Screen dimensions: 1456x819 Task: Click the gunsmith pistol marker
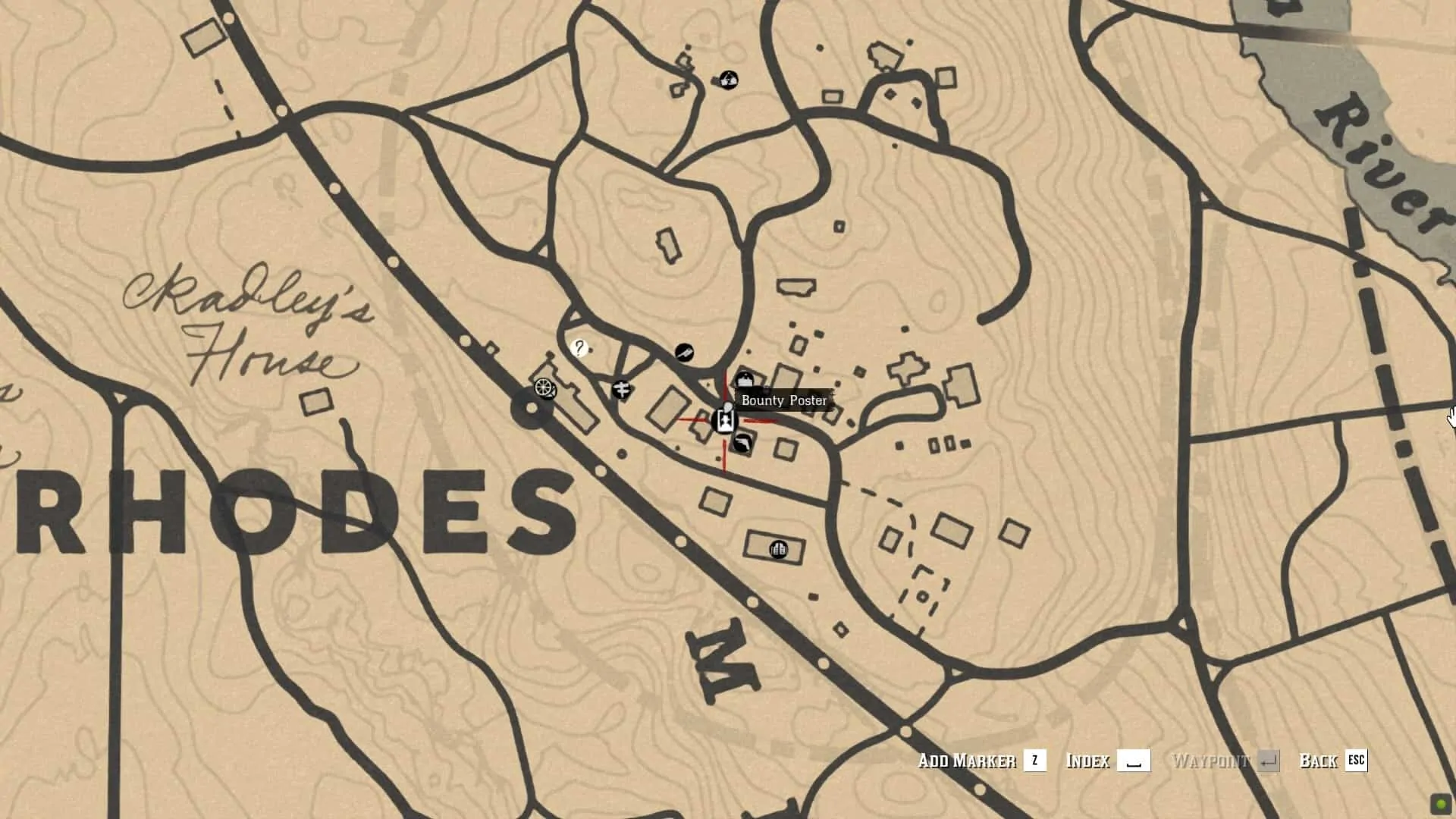point(742,444)
